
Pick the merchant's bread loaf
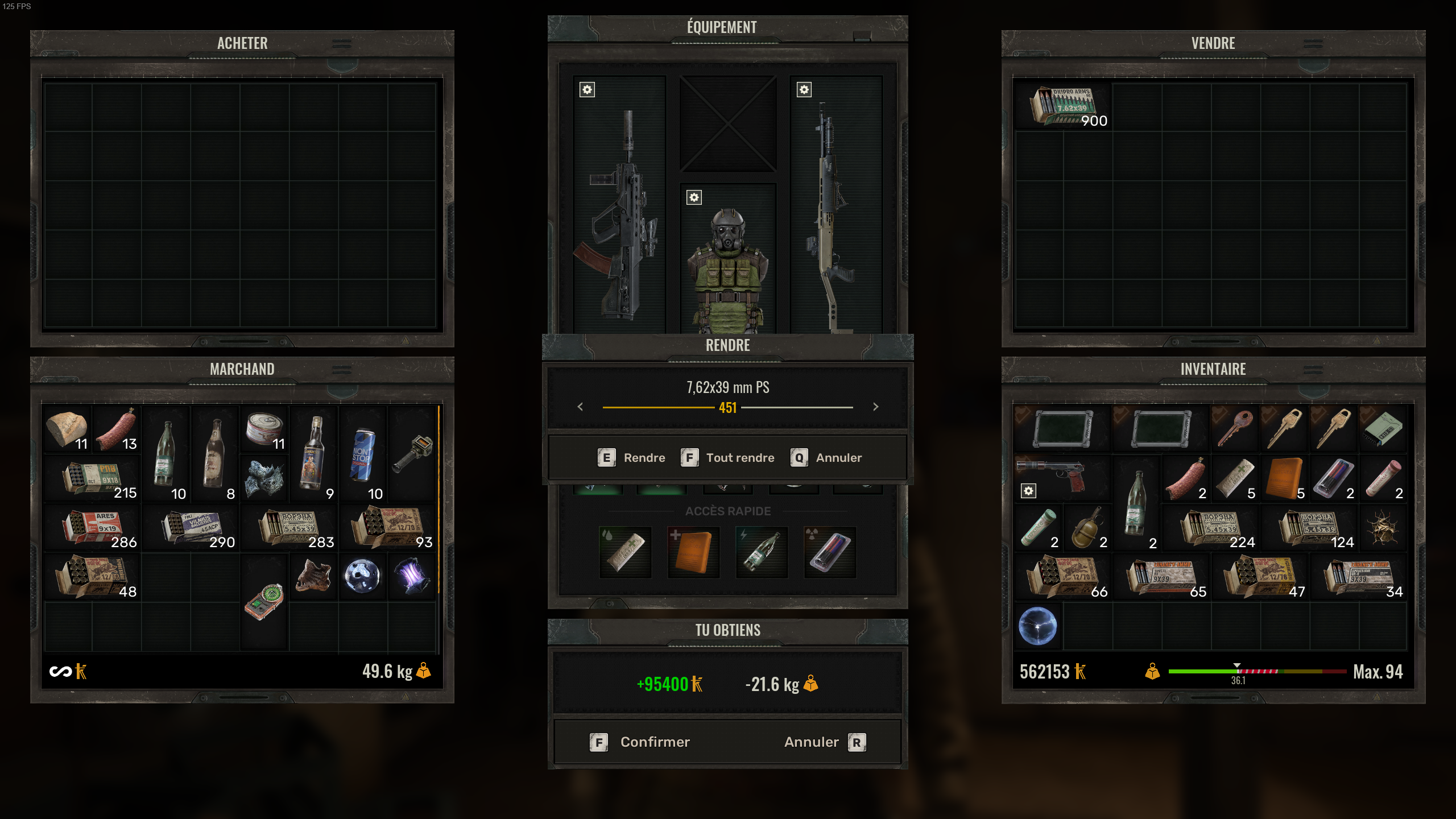coord(67,429)
